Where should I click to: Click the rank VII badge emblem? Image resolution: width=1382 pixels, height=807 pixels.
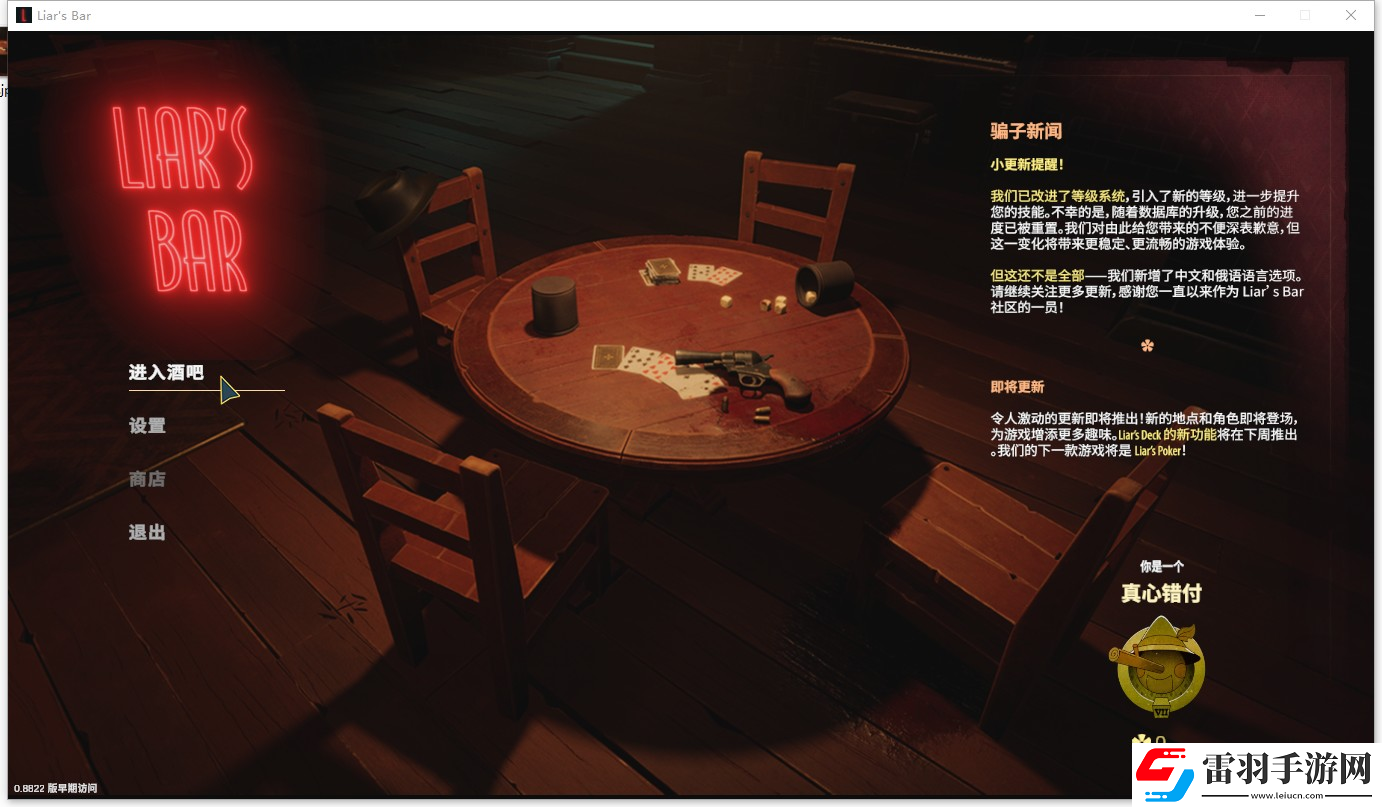click(1161, 710)
